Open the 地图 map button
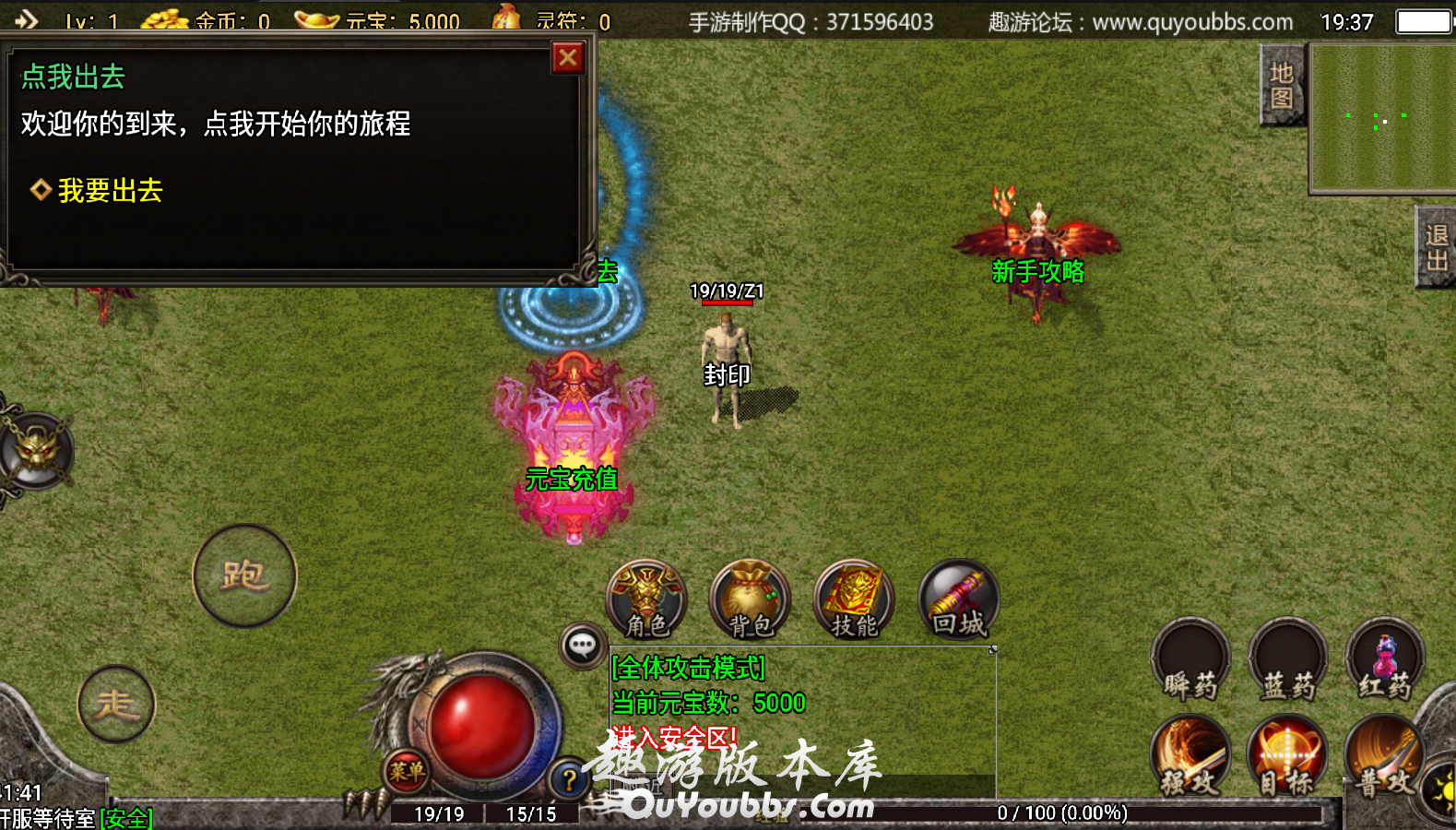Screen dimensions: 1456x830 [1282, 85]
